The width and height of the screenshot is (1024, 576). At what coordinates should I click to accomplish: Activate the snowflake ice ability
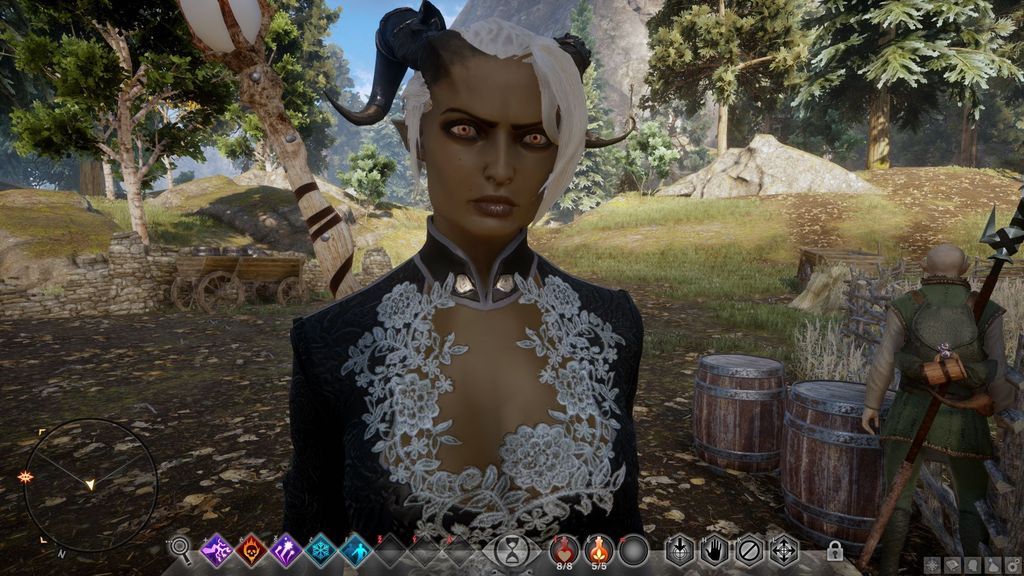point(321,548)
